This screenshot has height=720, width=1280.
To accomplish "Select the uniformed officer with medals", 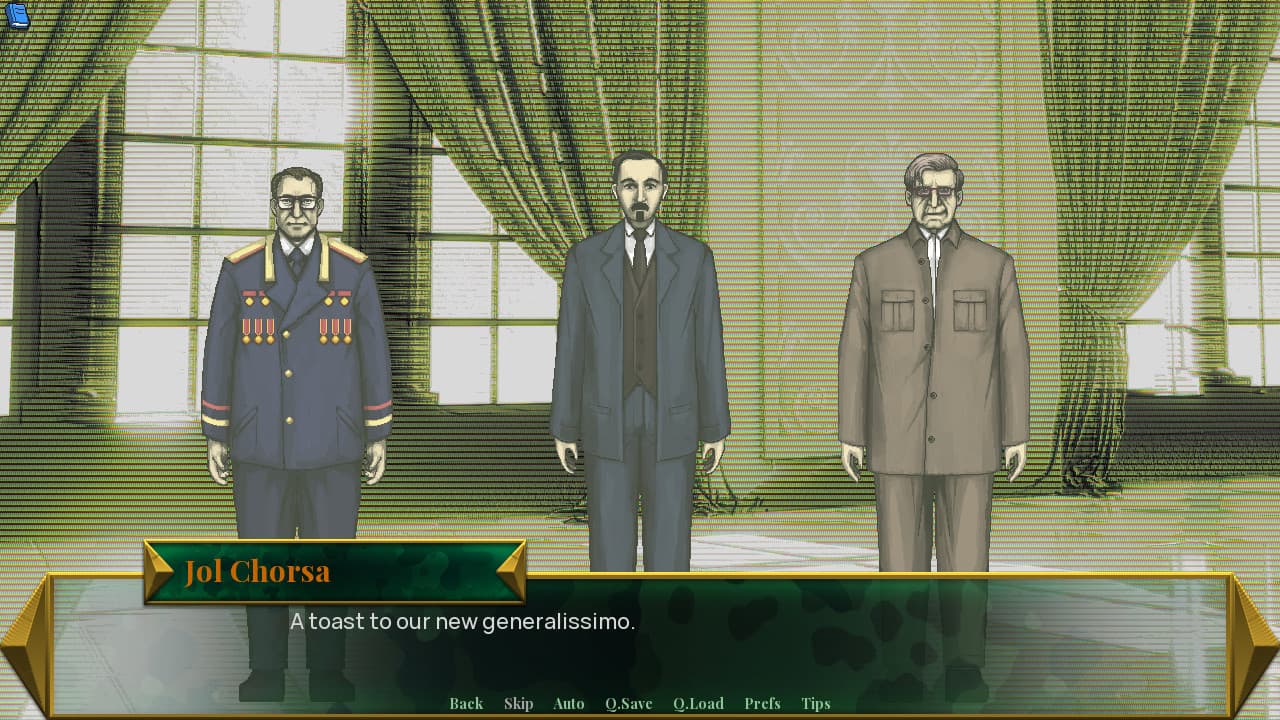I will 295,330.
